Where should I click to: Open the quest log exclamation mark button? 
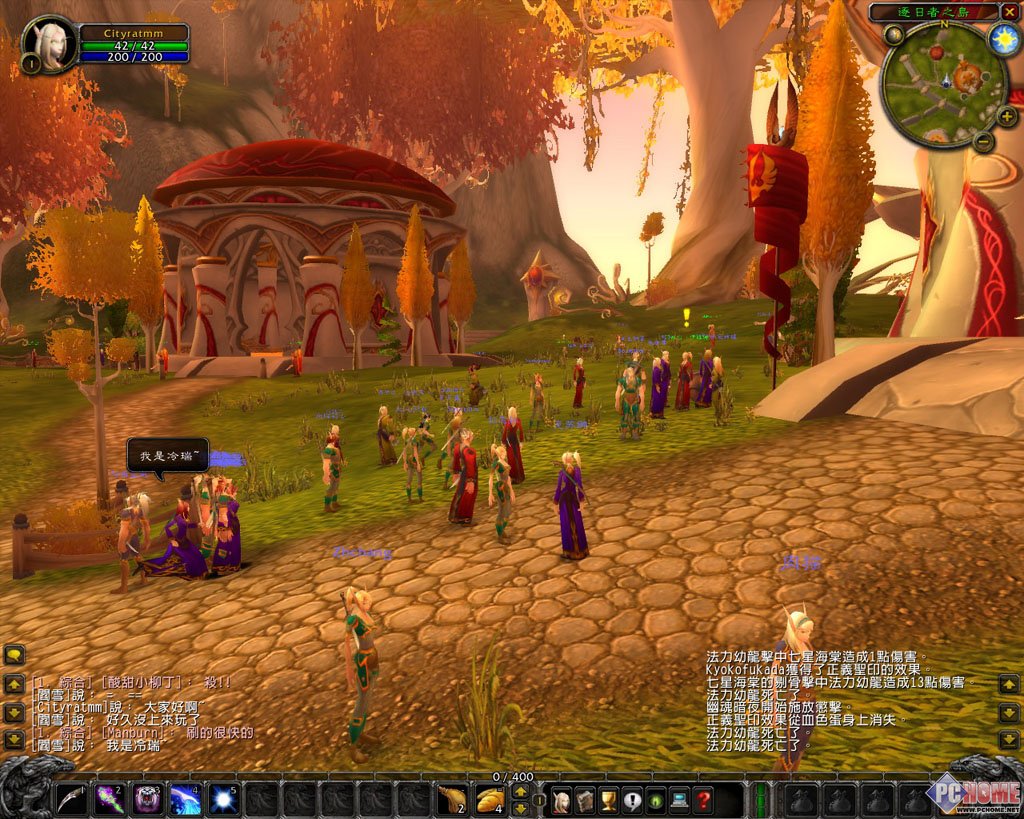click(632, 800)
